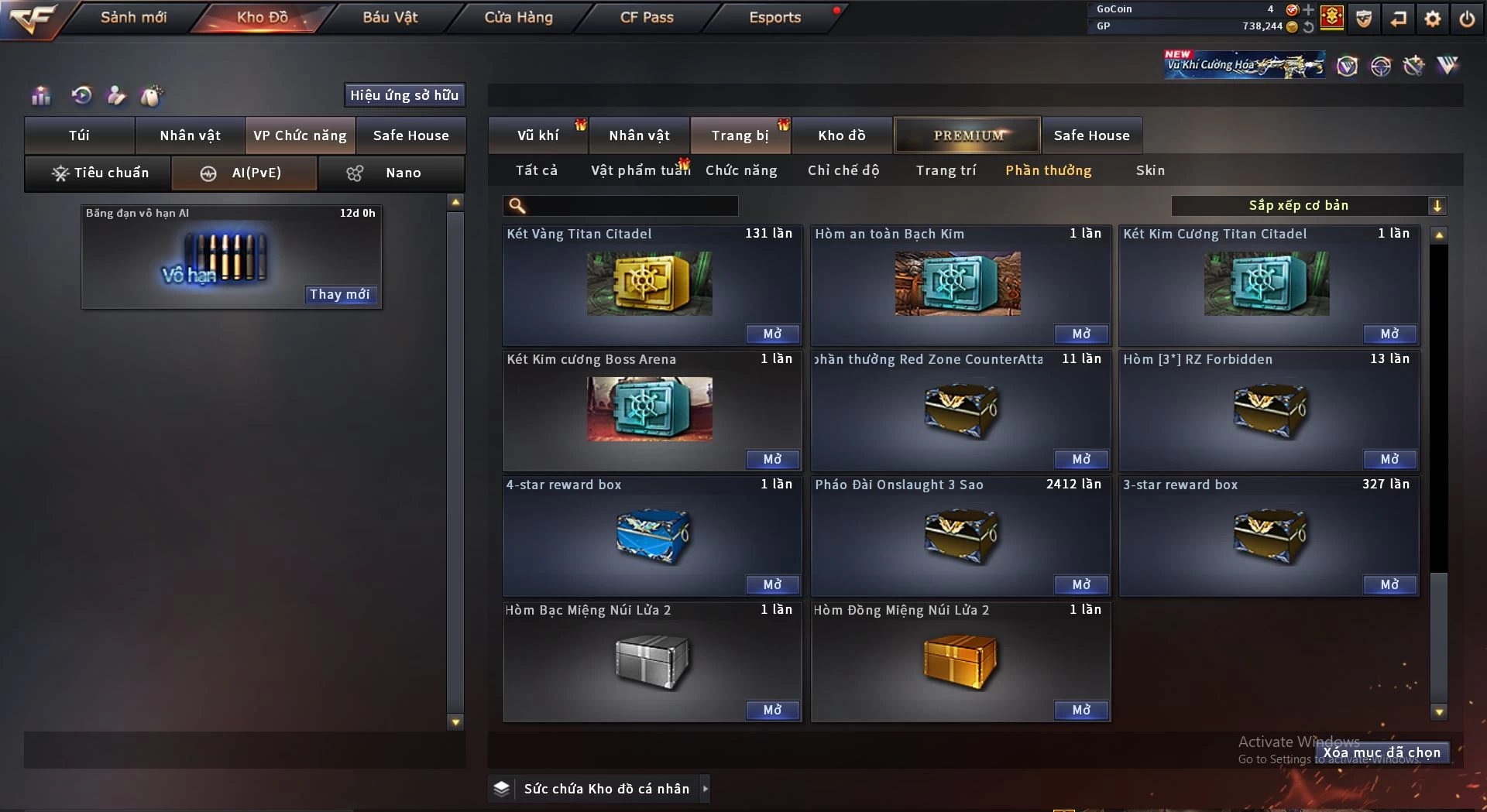This screenshot has width=1487, height=812.
Task: Open the settings gear icon
Action: pyautogui.click(x=1433, y=19)
